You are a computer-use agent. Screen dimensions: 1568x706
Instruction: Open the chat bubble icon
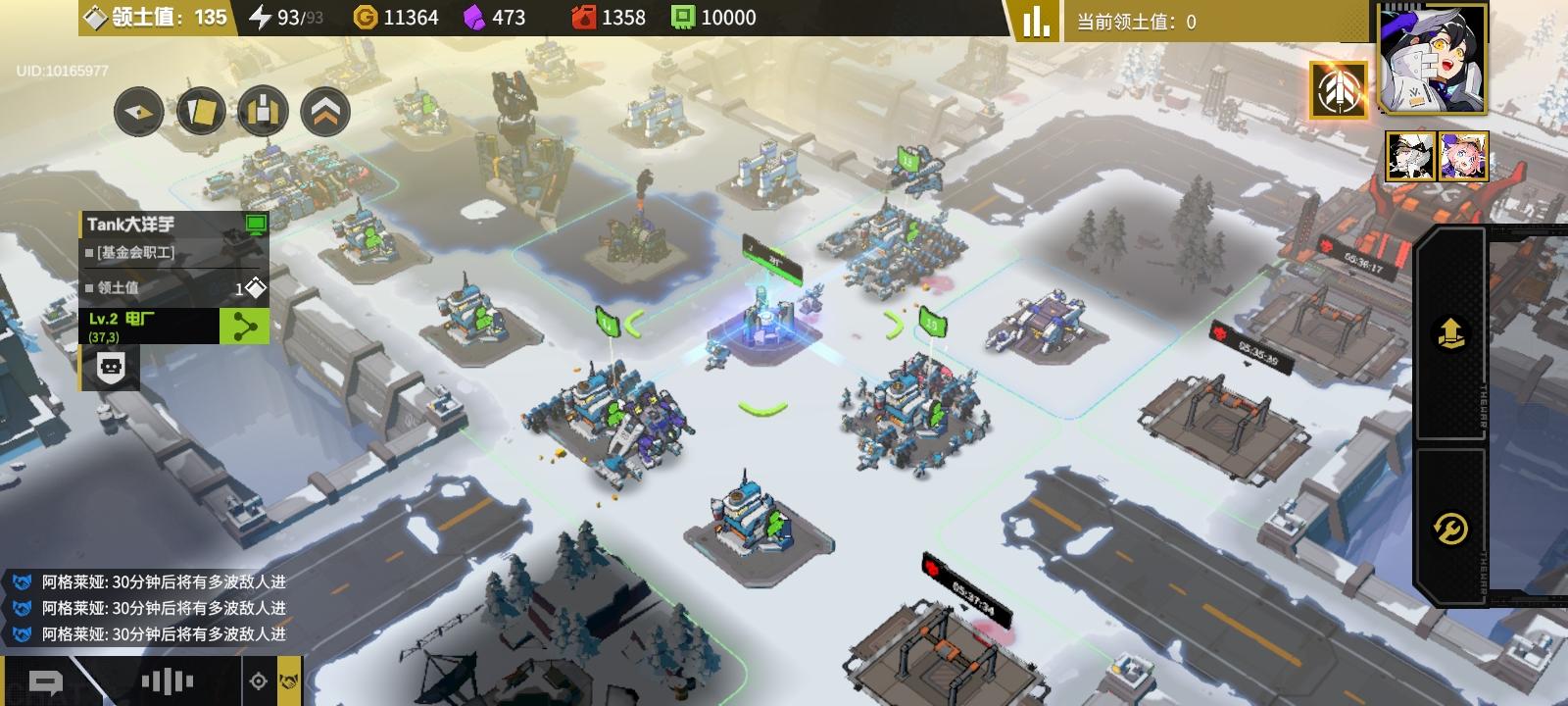click(x=44, y=681)
